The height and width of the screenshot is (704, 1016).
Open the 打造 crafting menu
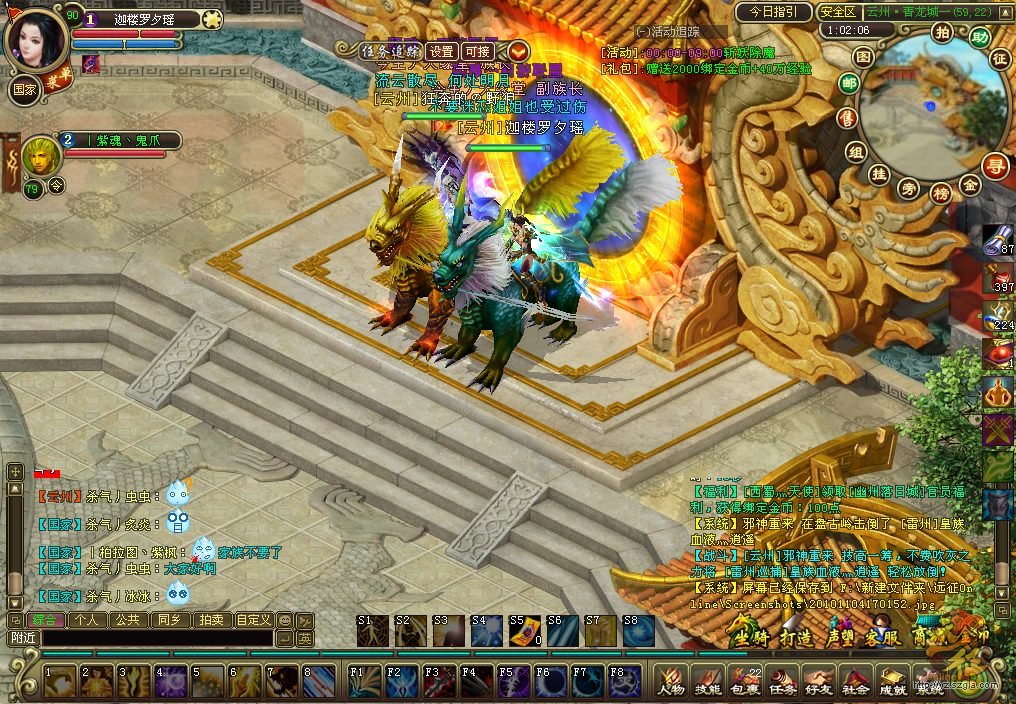pyautogui.click(x=795, y=637)
